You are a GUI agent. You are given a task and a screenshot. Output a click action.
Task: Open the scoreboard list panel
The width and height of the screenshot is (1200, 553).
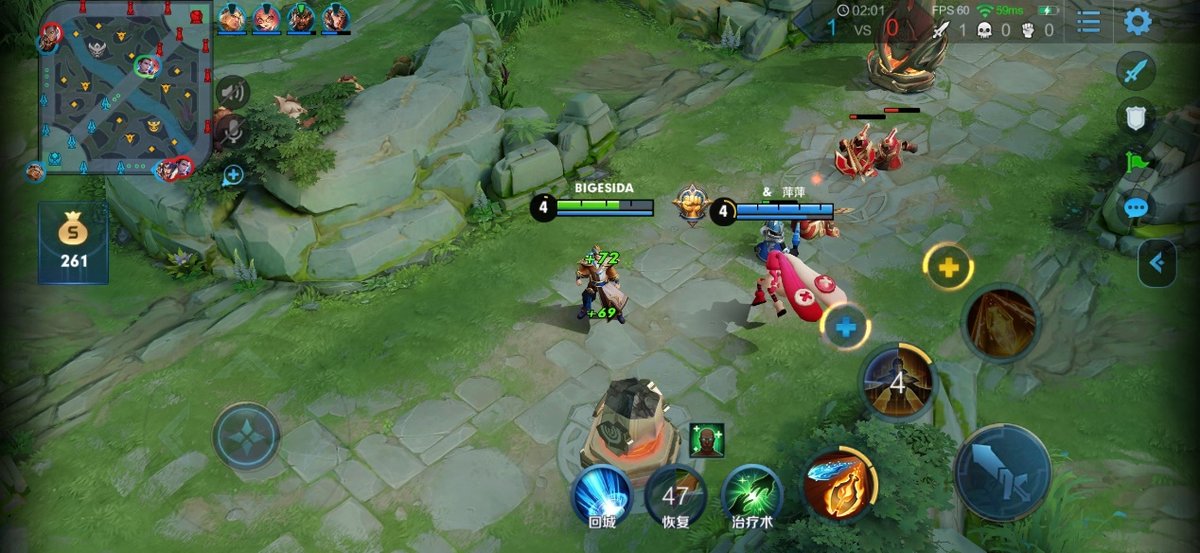pos(1089,21)
